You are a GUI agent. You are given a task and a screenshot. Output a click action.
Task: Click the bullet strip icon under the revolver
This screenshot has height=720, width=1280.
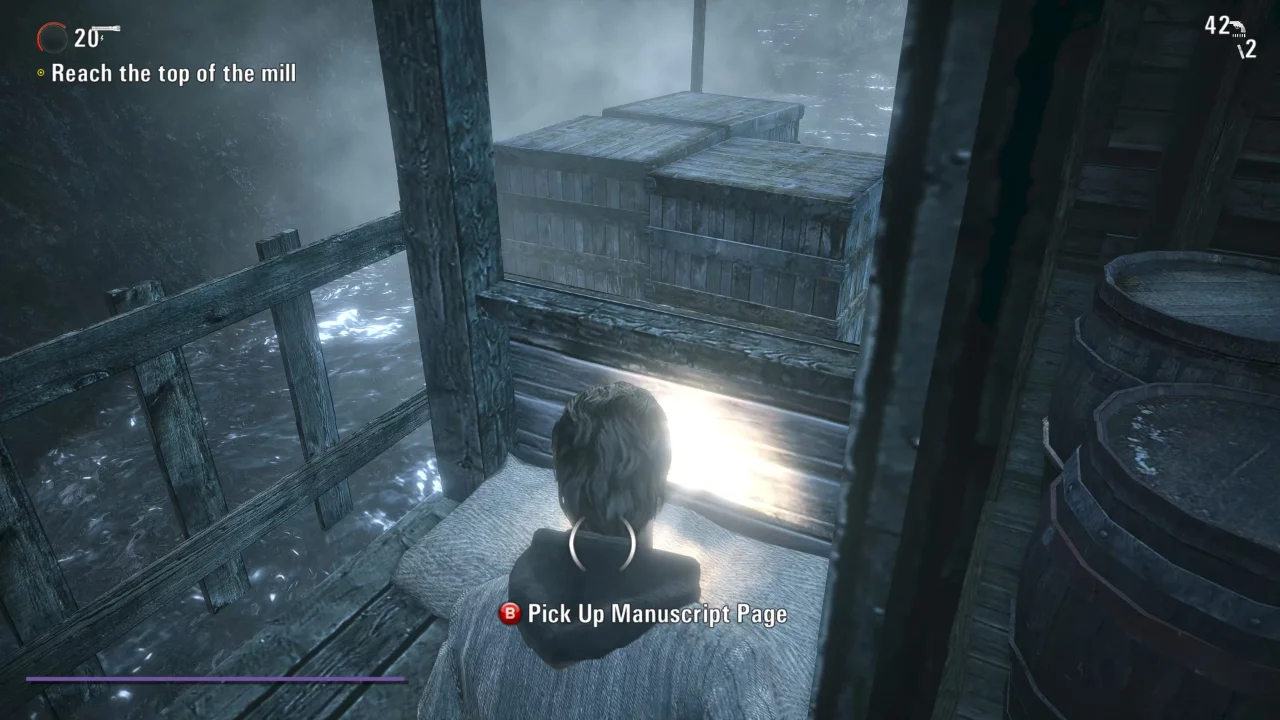coord(1238,35)
